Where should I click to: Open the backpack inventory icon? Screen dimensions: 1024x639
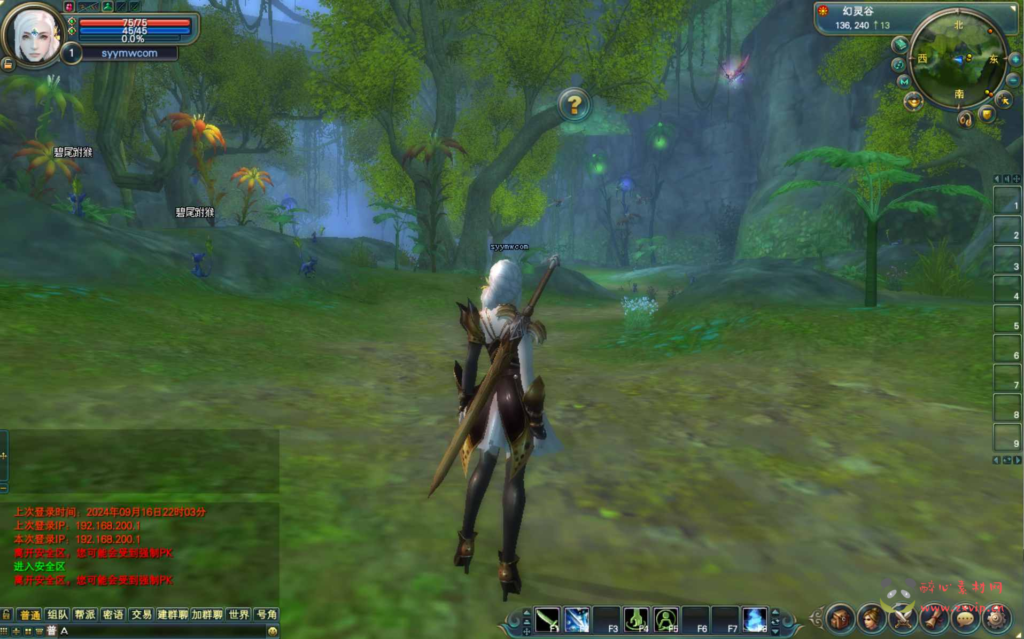pos(839,617)
